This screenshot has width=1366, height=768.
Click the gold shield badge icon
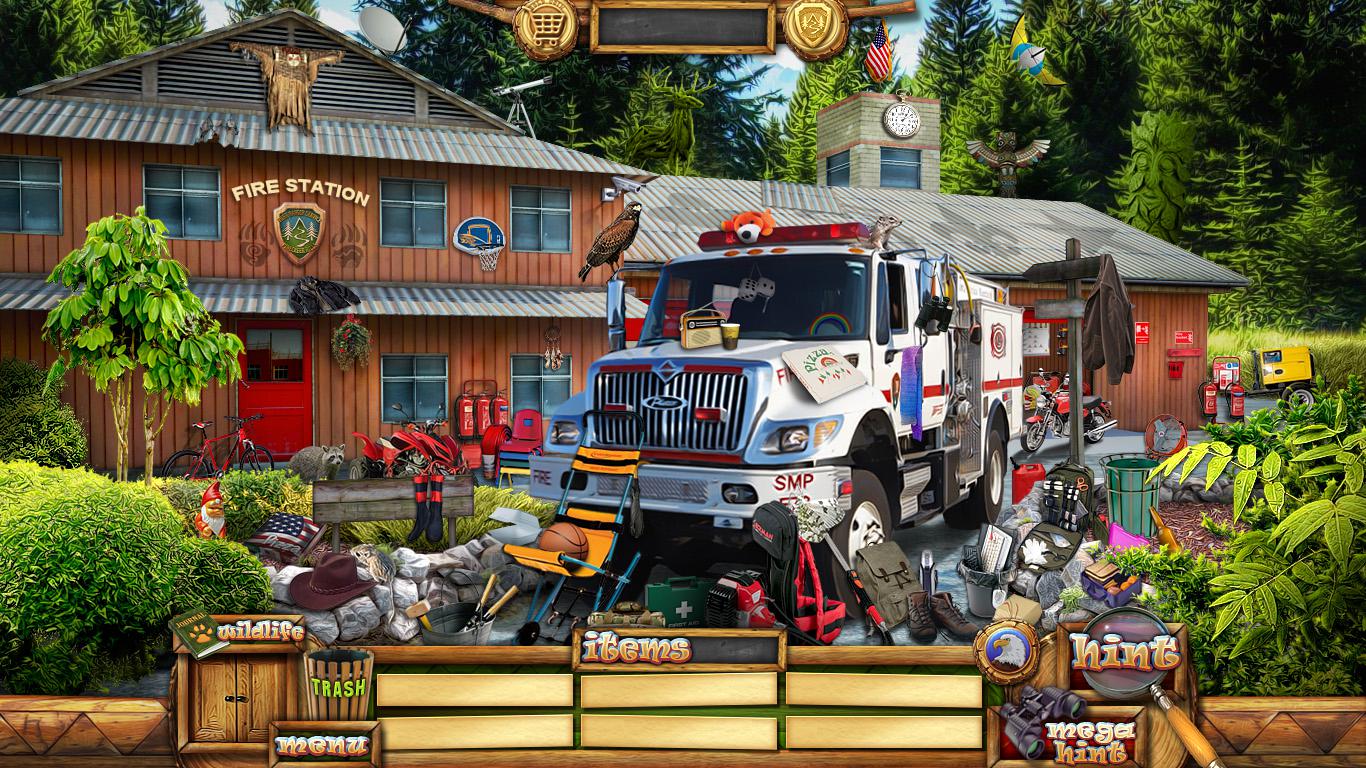815,26
